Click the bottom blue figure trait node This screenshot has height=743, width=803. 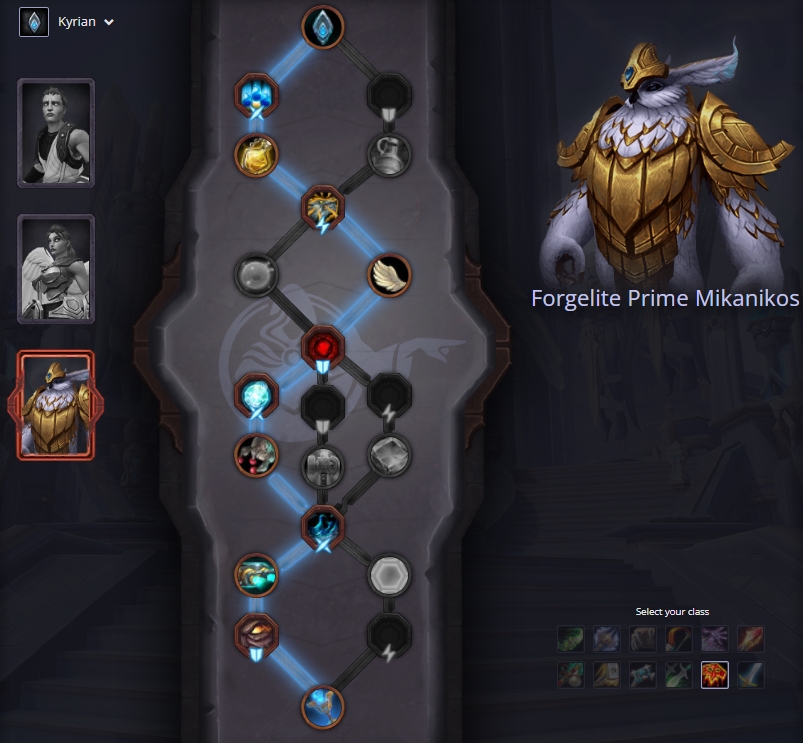pos(323,707)
